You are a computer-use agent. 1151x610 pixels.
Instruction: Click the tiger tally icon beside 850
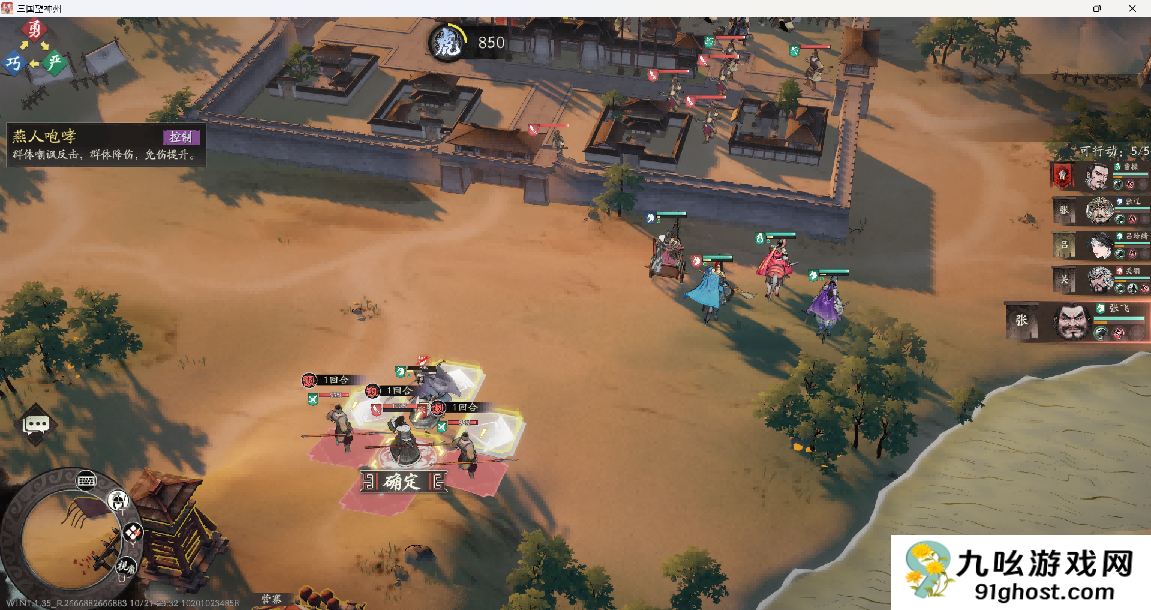coord(446,43)
